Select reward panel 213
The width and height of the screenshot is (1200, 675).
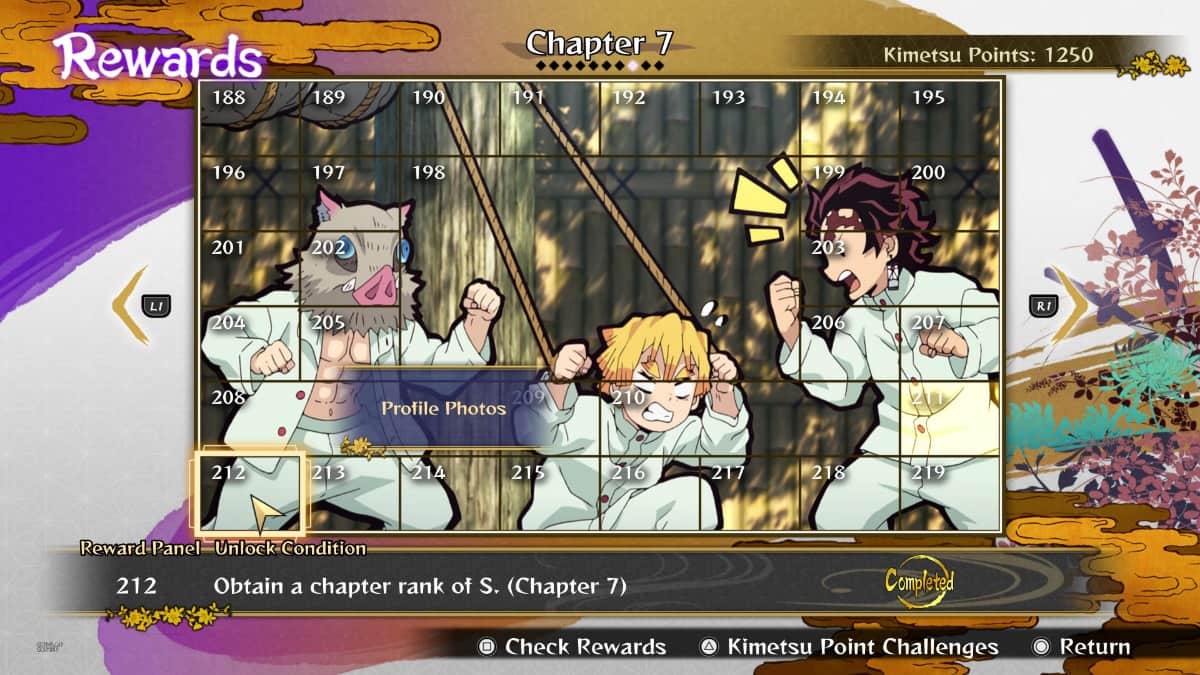click(x=350, y=493)
